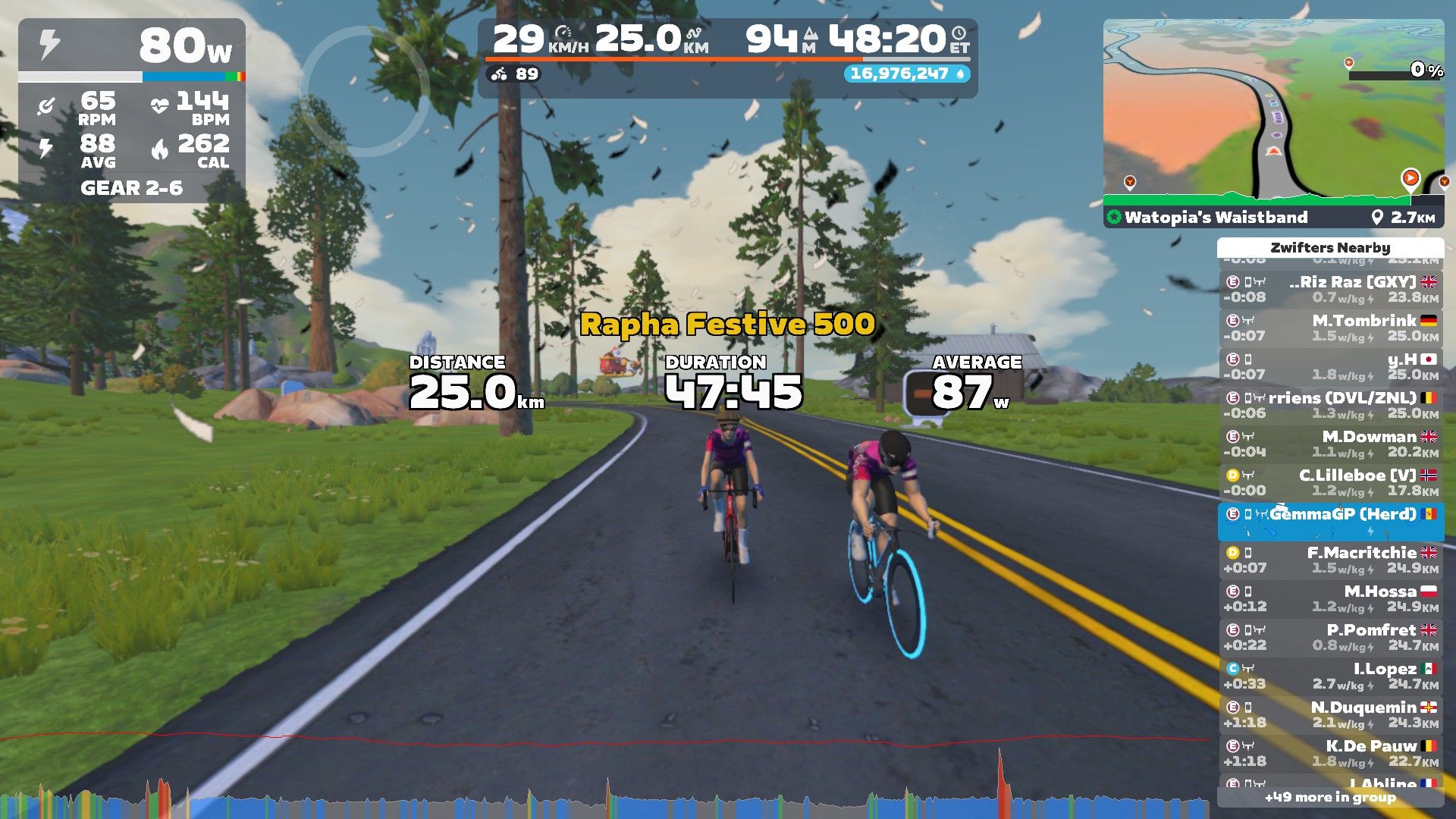This screenshot has height=819, width=1456.
Task: Open the minimap view
Action: (1272, 110)
